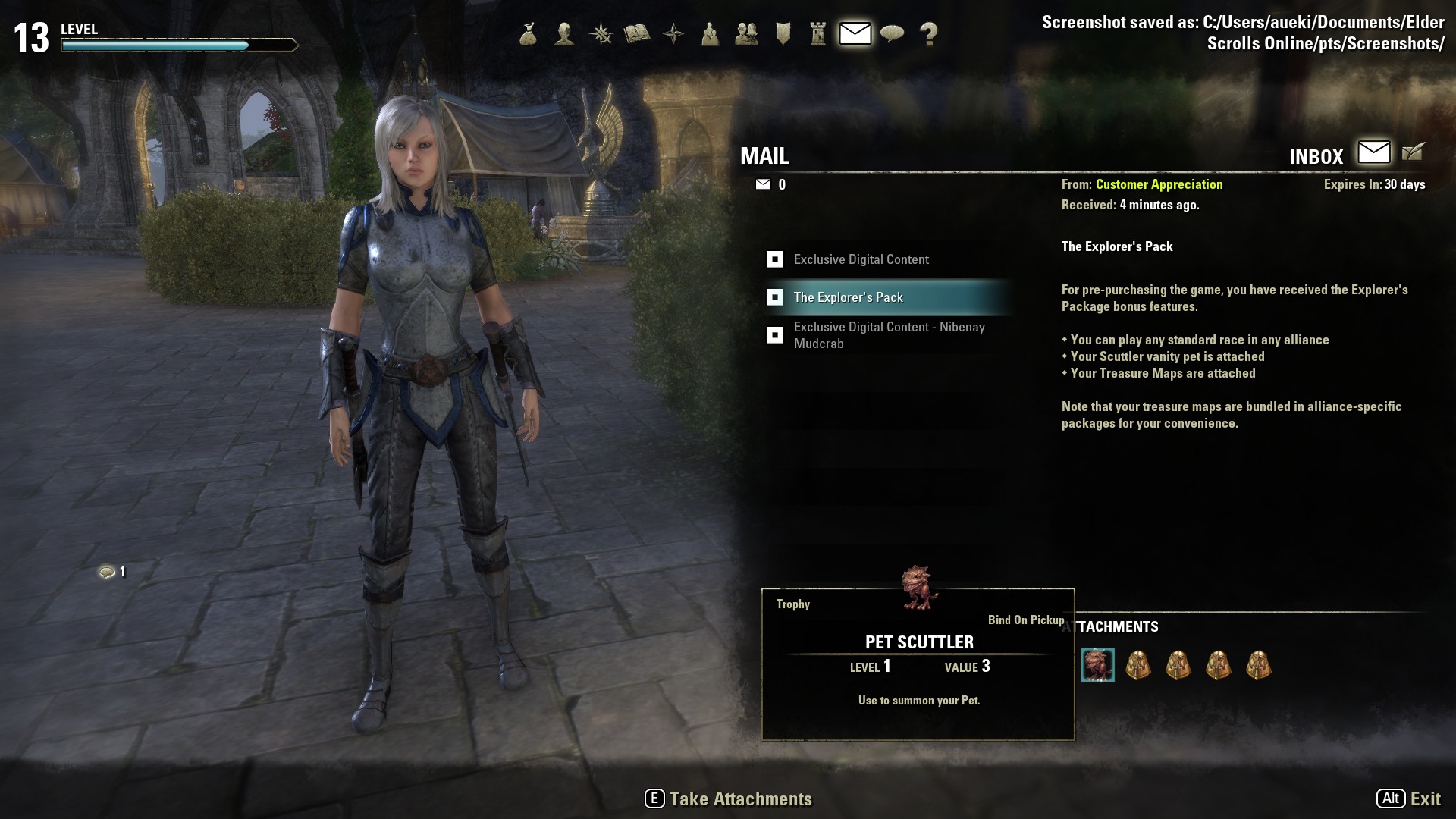Select the Exclusive Digital Content mail
Image resolution: width=1456 pixels, height=819 pixels.
[x=861, y=259]
